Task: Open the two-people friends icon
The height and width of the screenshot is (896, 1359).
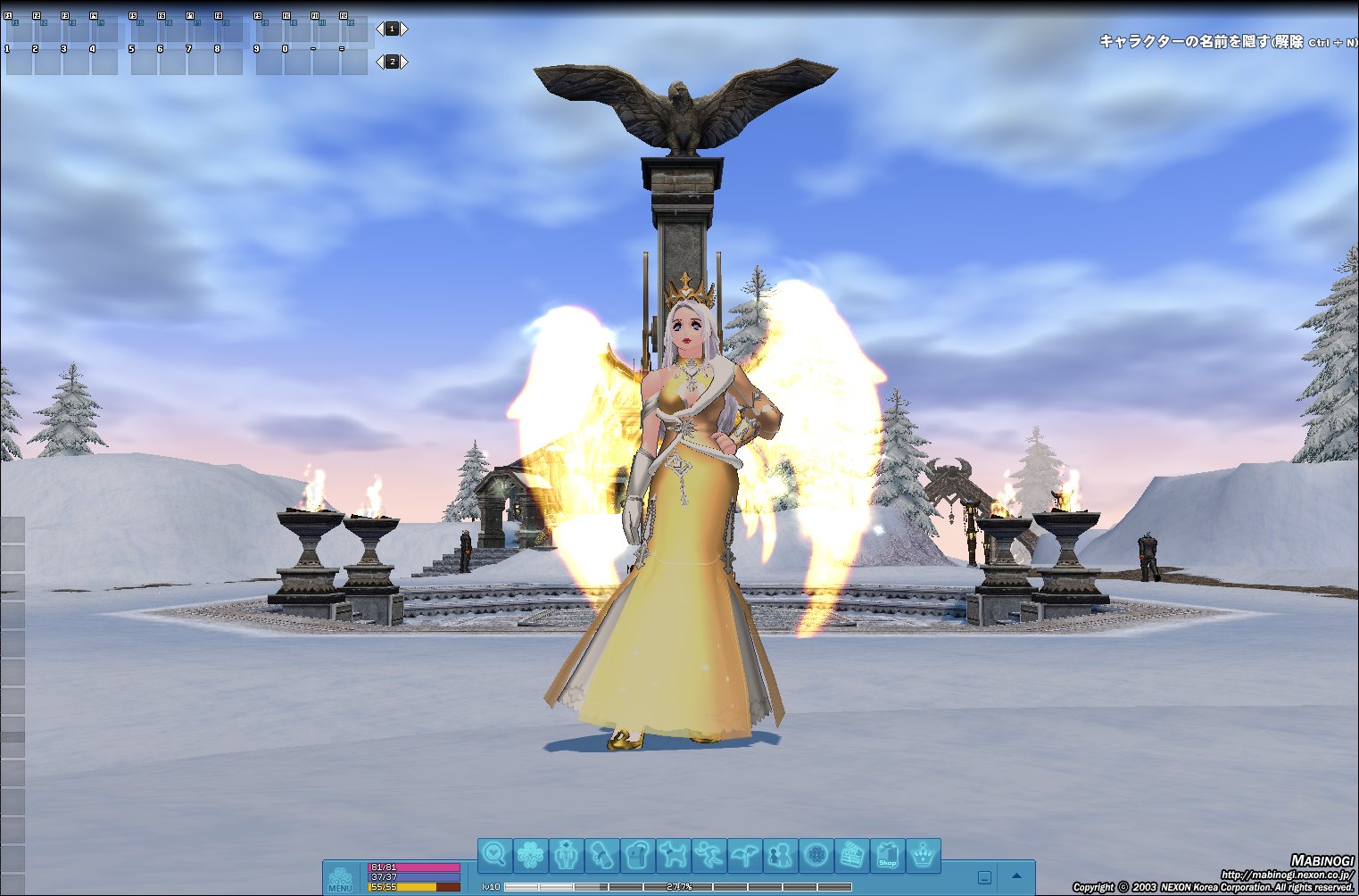Action: coord(780,855)
